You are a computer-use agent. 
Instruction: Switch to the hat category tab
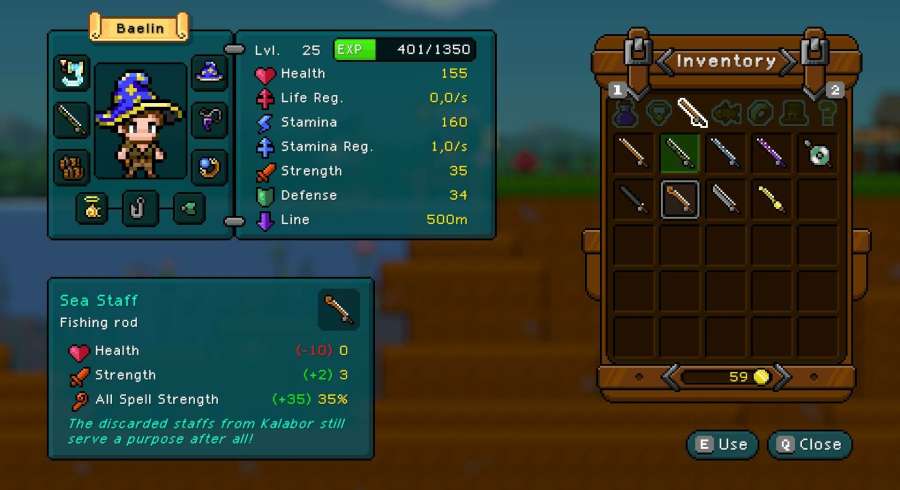793,113
